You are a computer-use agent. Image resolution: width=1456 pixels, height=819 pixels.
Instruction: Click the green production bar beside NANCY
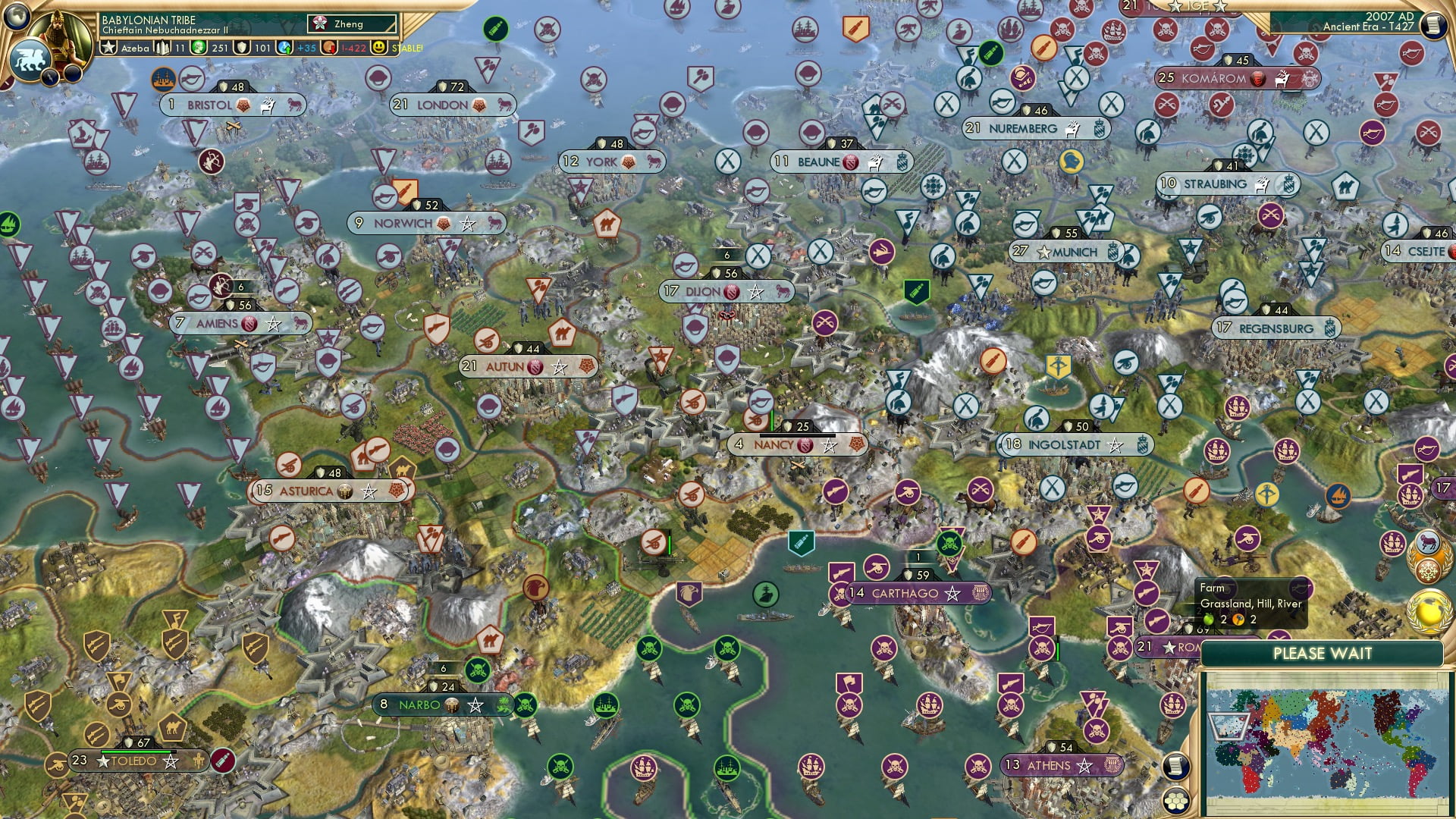[772, 421]
